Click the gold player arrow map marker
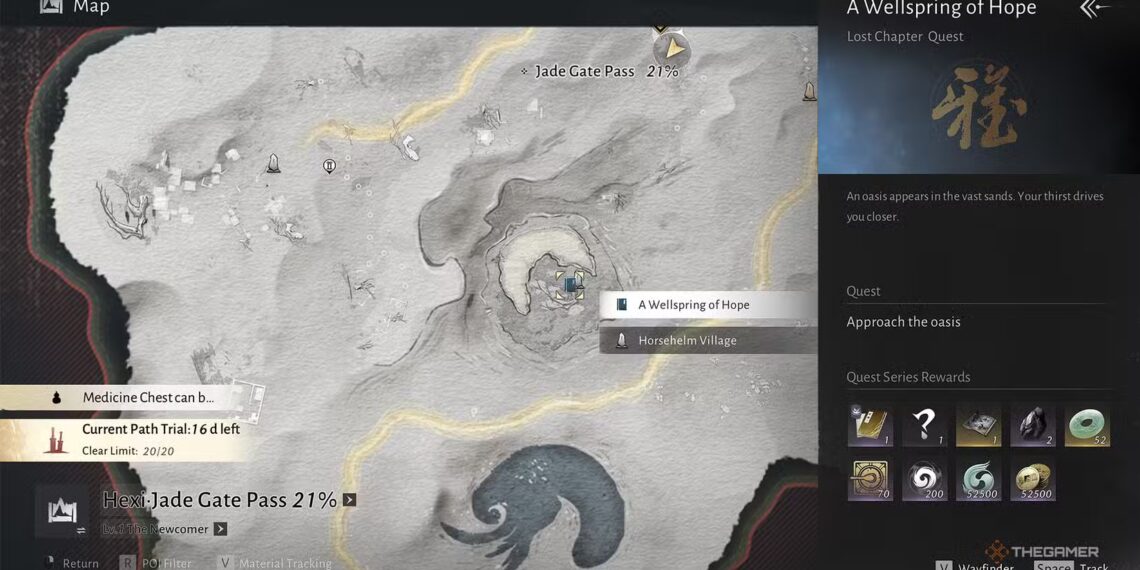Image resolution: width=1140 pixels, height=570 pixels. click(674, 48)
